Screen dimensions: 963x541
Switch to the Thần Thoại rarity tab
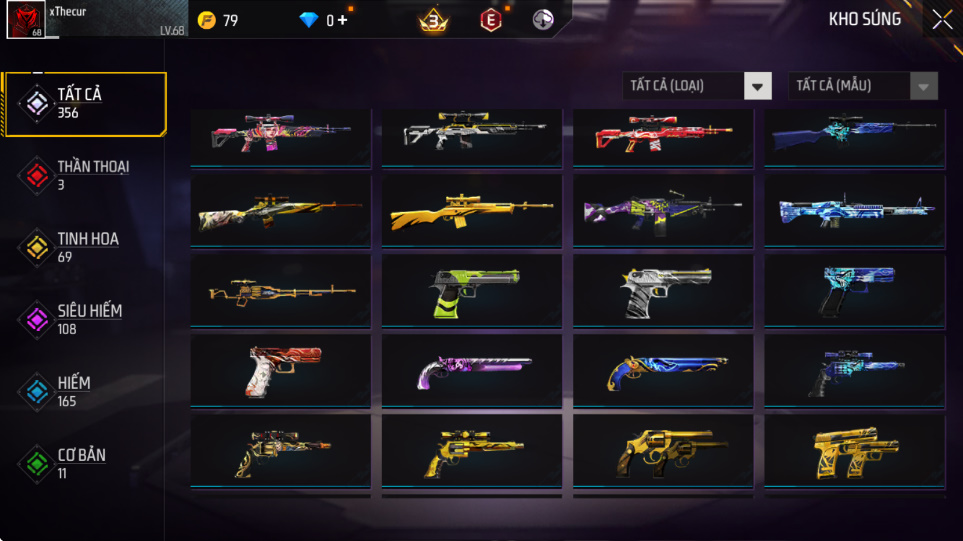(83, 175)
